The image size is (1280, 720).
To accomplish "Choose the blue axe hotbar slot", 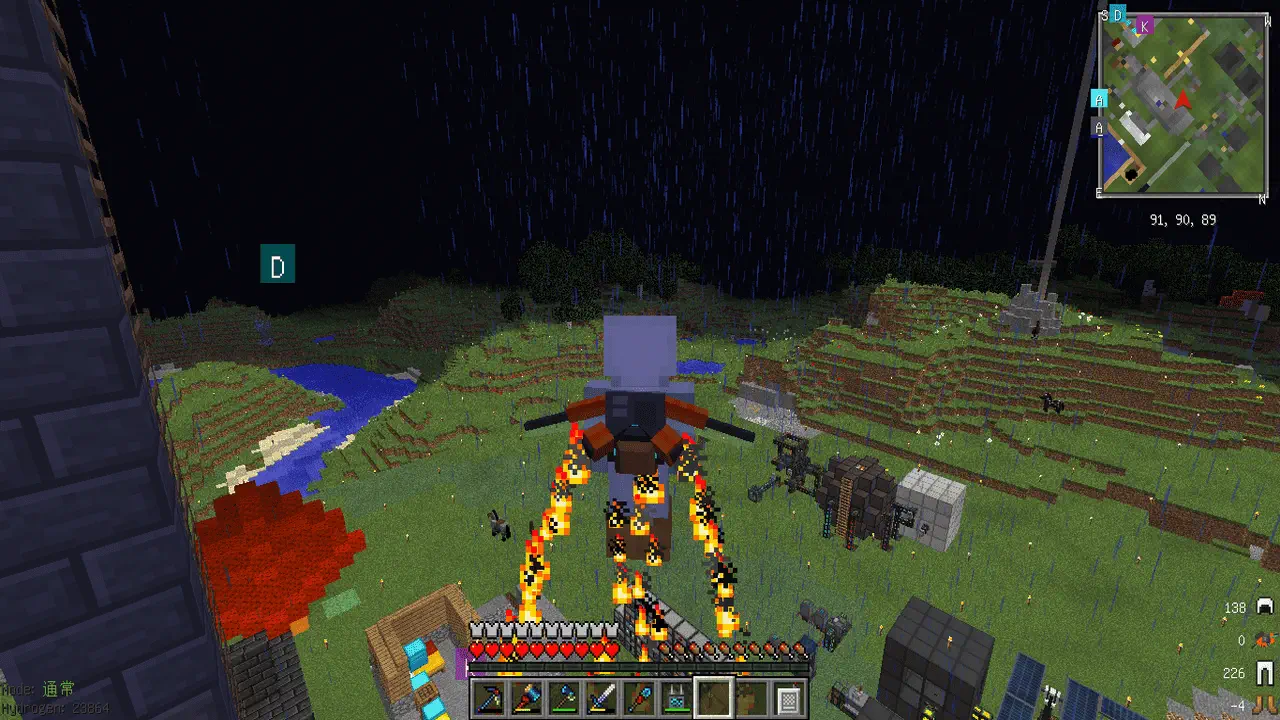I will pos(562,696).
